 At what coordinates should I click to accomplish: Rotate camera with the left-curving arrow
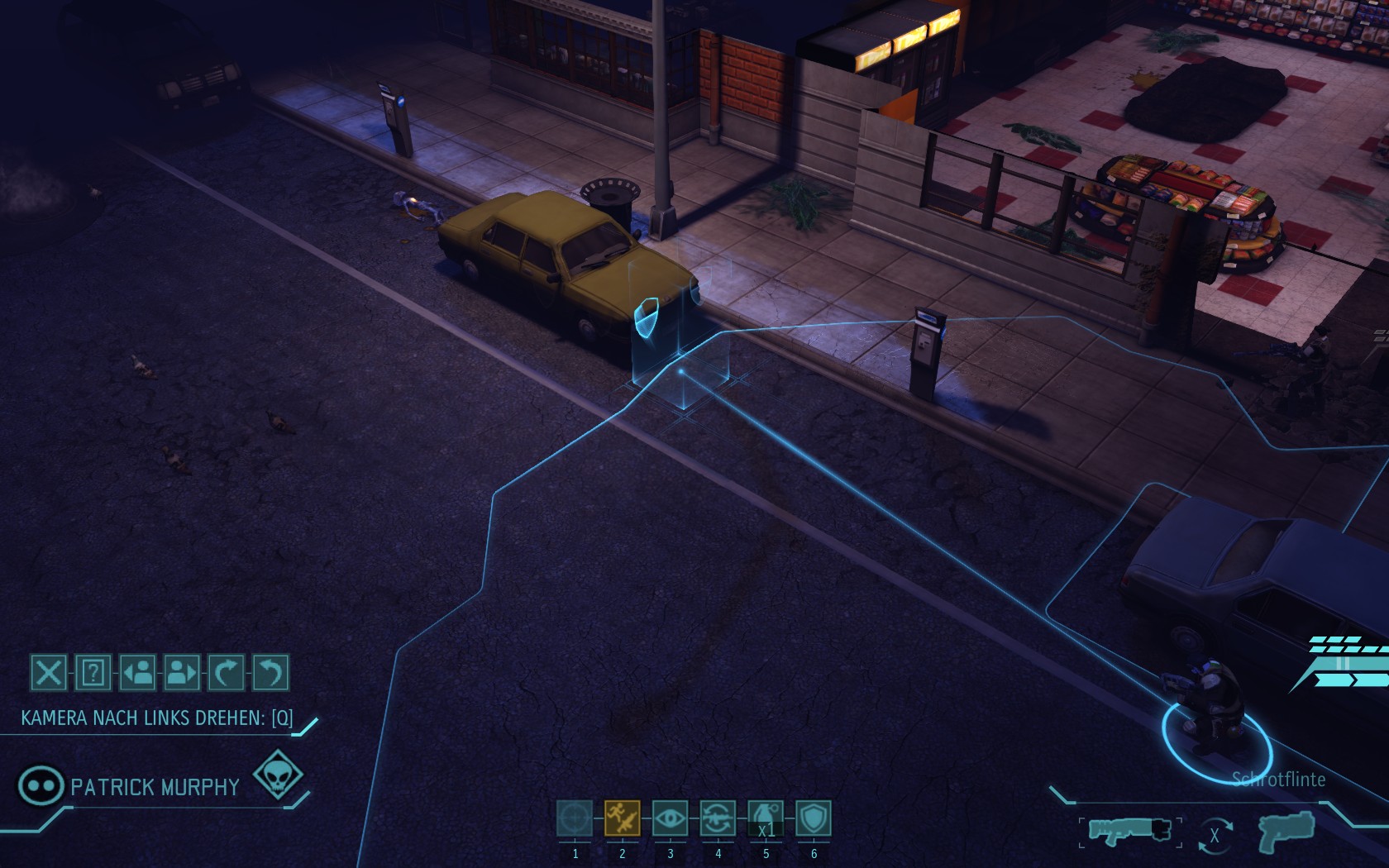(x=270, y=673)
